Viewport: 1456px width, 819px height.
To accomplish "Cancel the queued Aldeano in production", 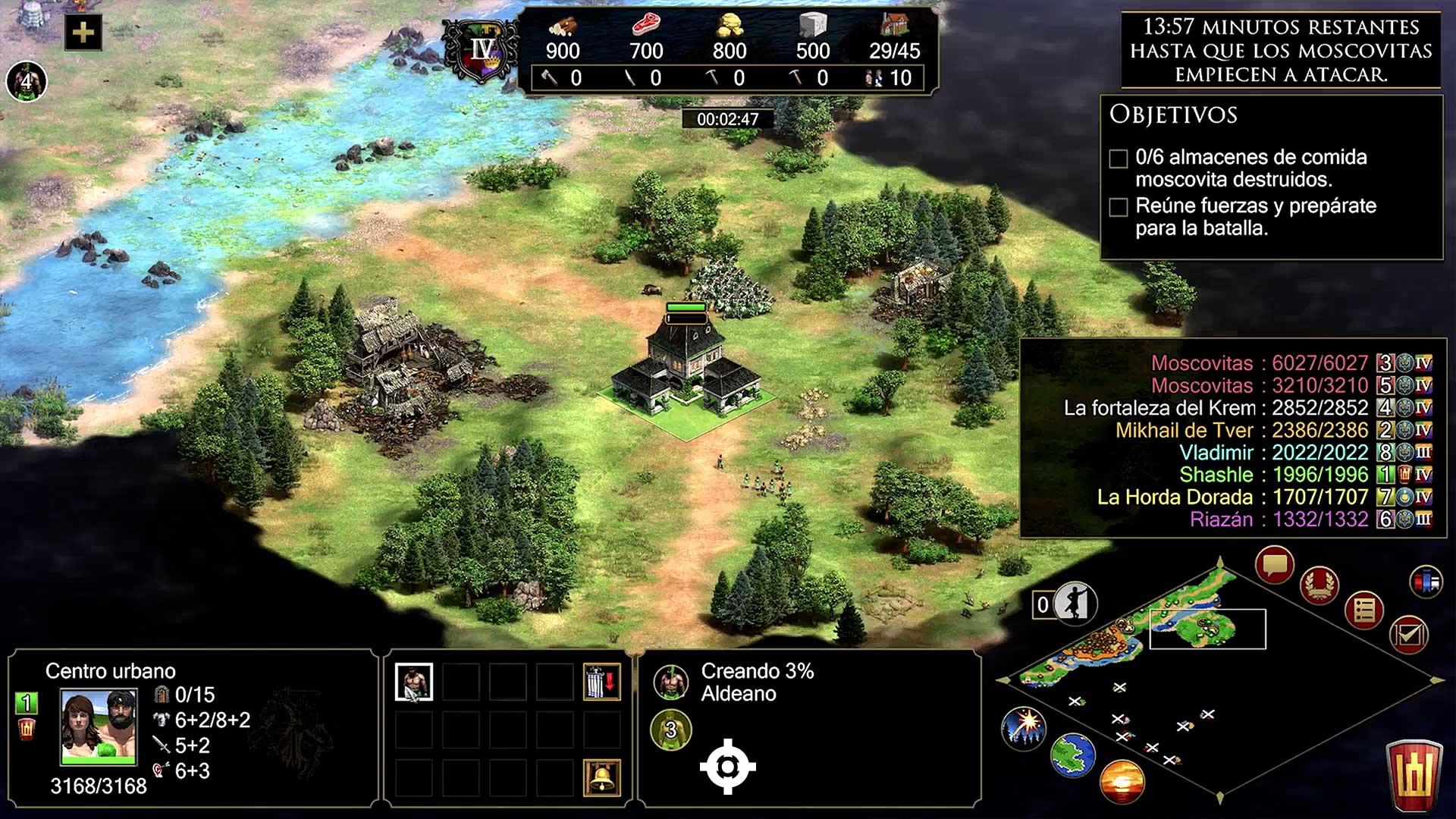I will click(x=671, y=682).
